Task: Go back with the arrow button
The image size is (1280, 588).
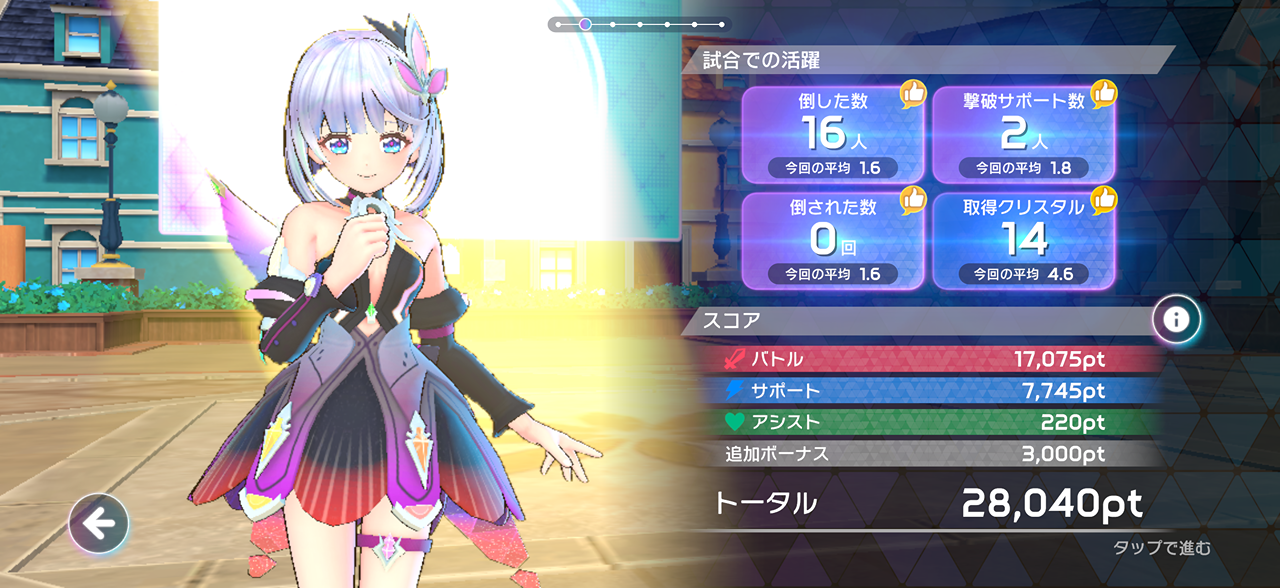Action: (x=98, y=523)
